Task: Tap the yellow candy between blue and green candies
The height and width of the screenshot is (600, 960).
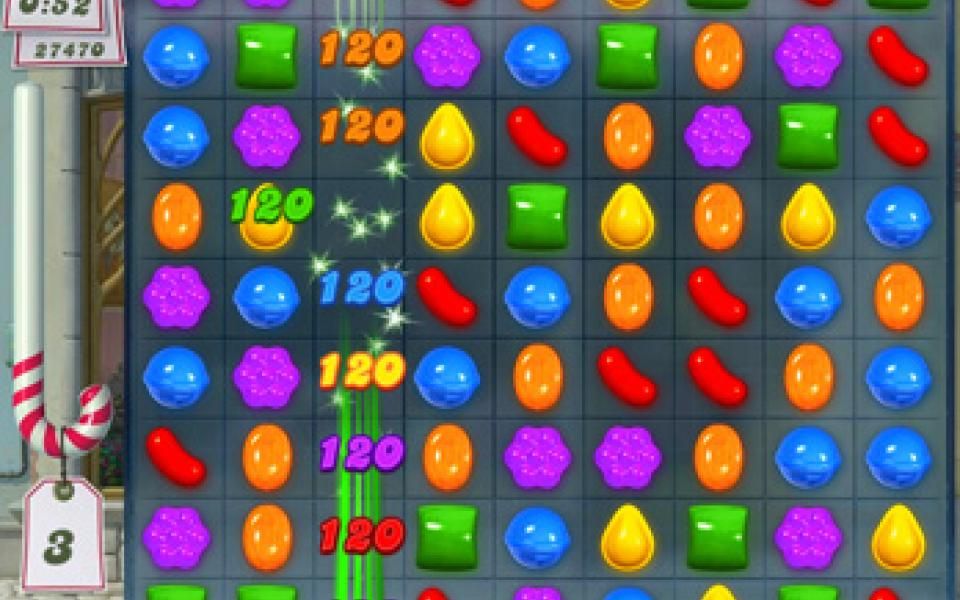Action: (628, 536)
